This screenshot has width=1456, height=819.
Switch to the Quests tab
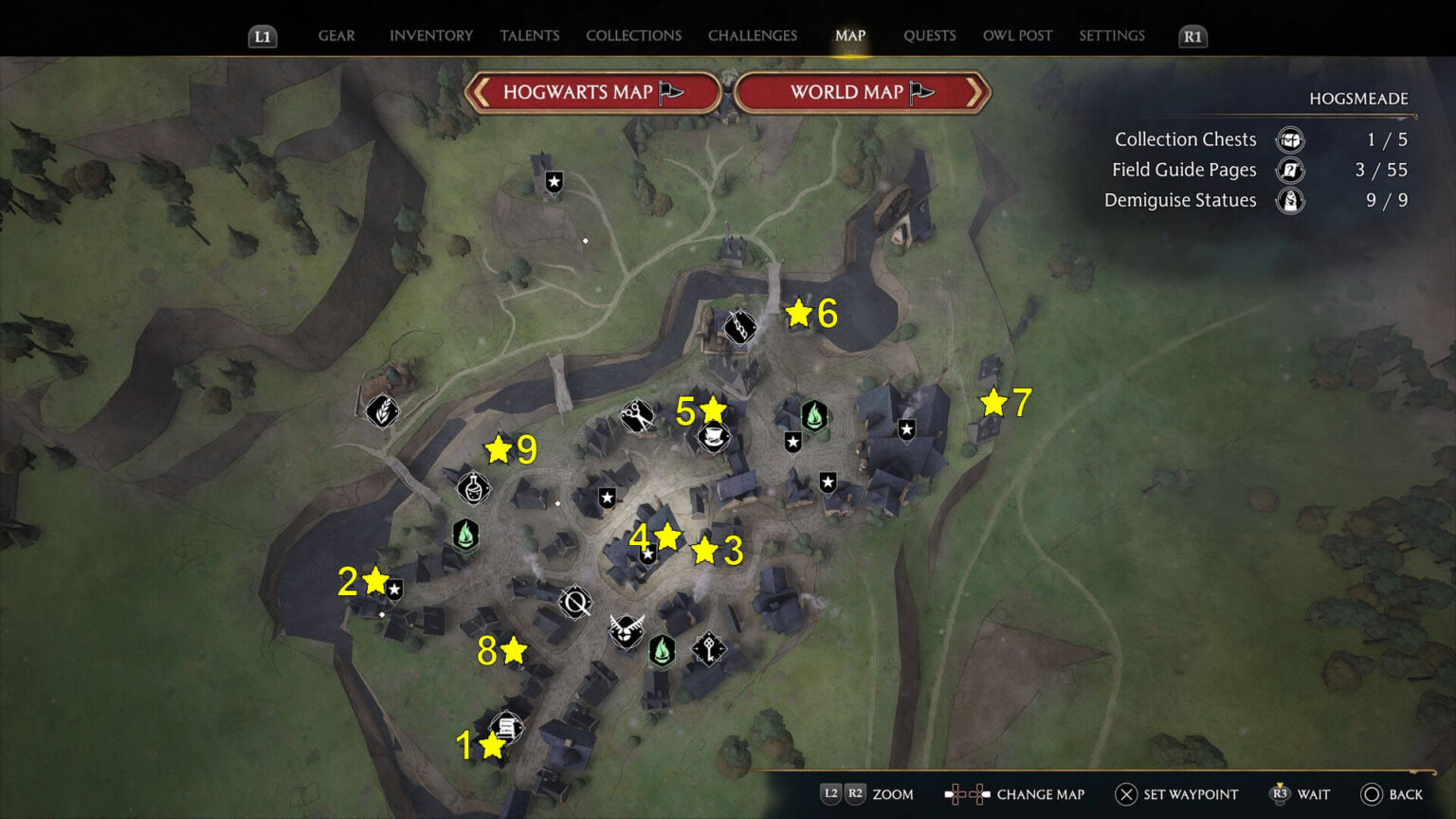929,35
